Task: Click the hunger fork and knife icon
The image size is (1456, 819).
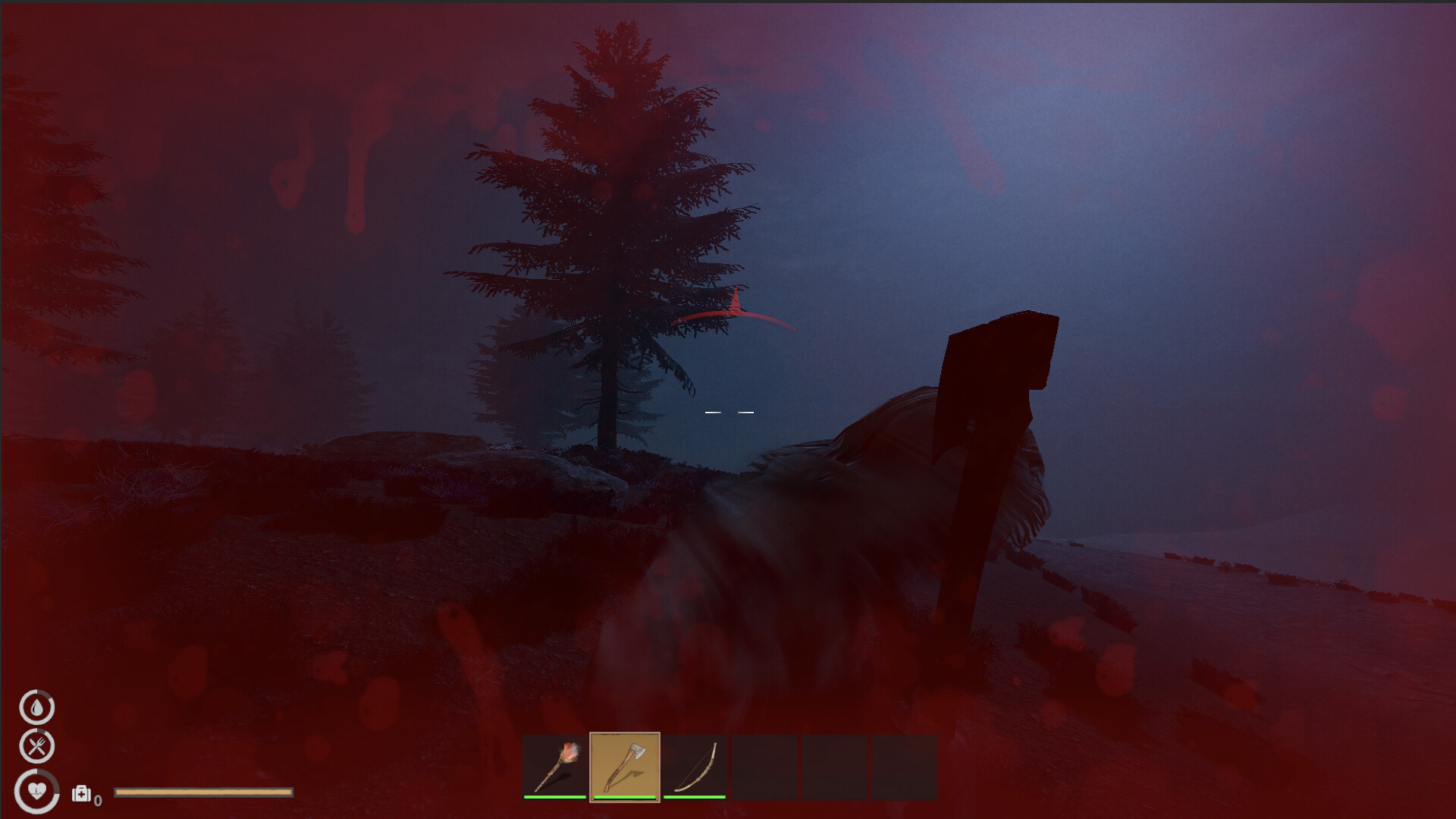Action: click(x=36, y=745)
